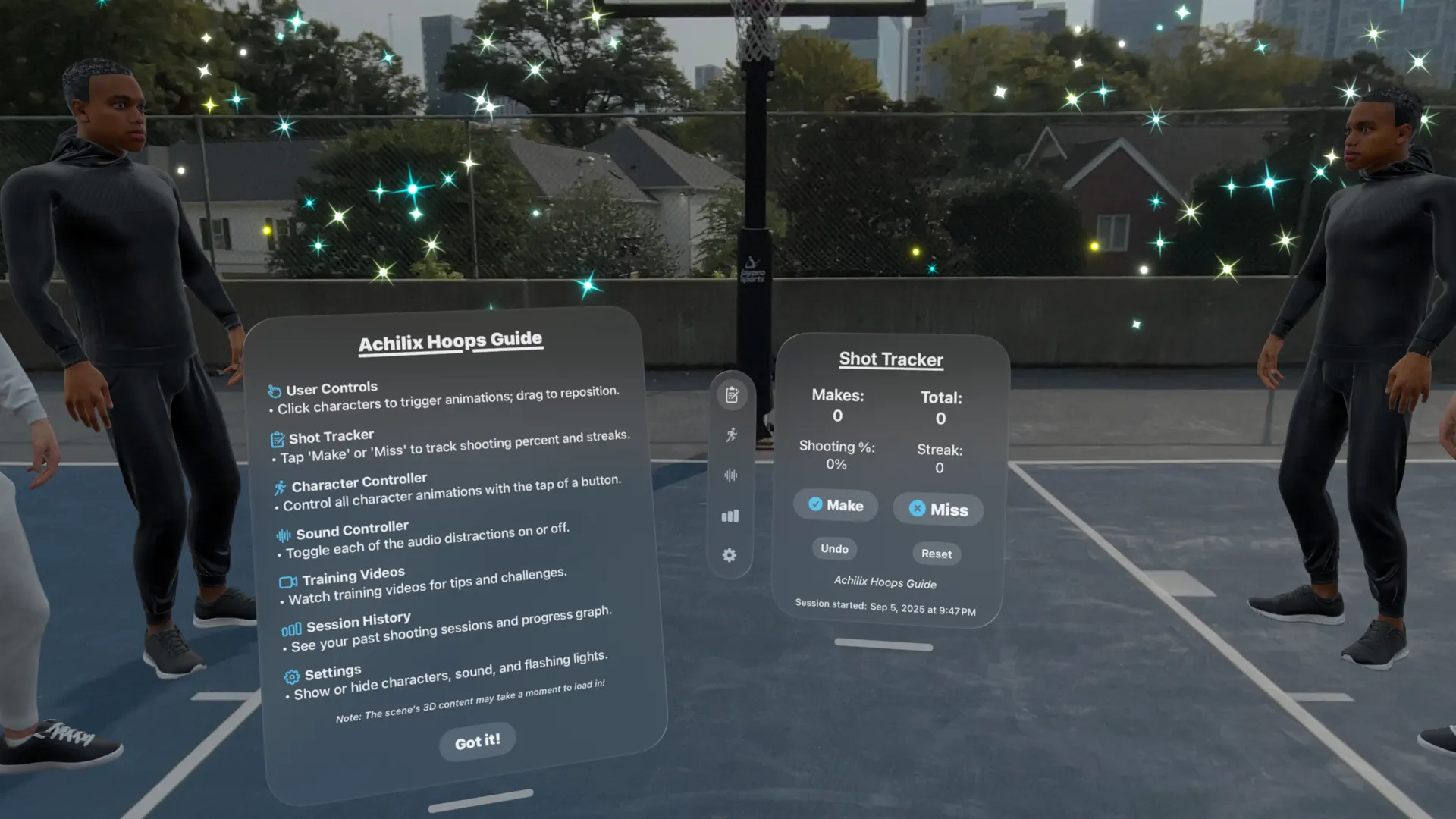1456x819 pixels.
Task: Record a missed shot with Miss
Action: coord(937,509)
